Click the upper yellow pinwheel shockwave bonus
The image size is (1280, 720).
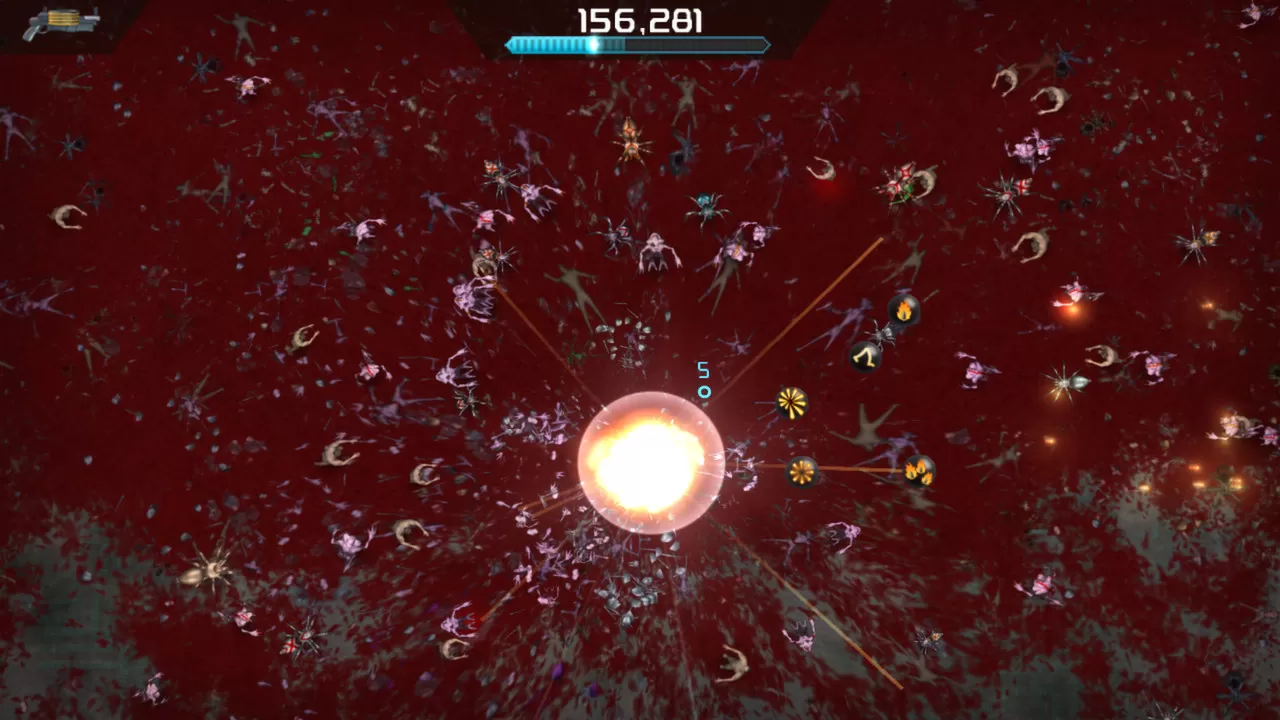click(790, 400)
